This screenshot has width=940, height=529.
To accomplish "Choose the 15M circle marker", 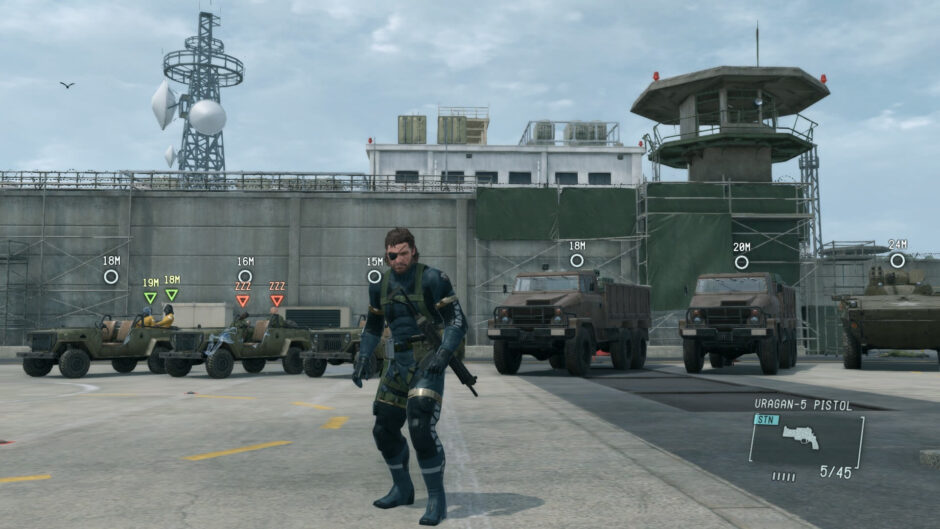I will 374,277.
